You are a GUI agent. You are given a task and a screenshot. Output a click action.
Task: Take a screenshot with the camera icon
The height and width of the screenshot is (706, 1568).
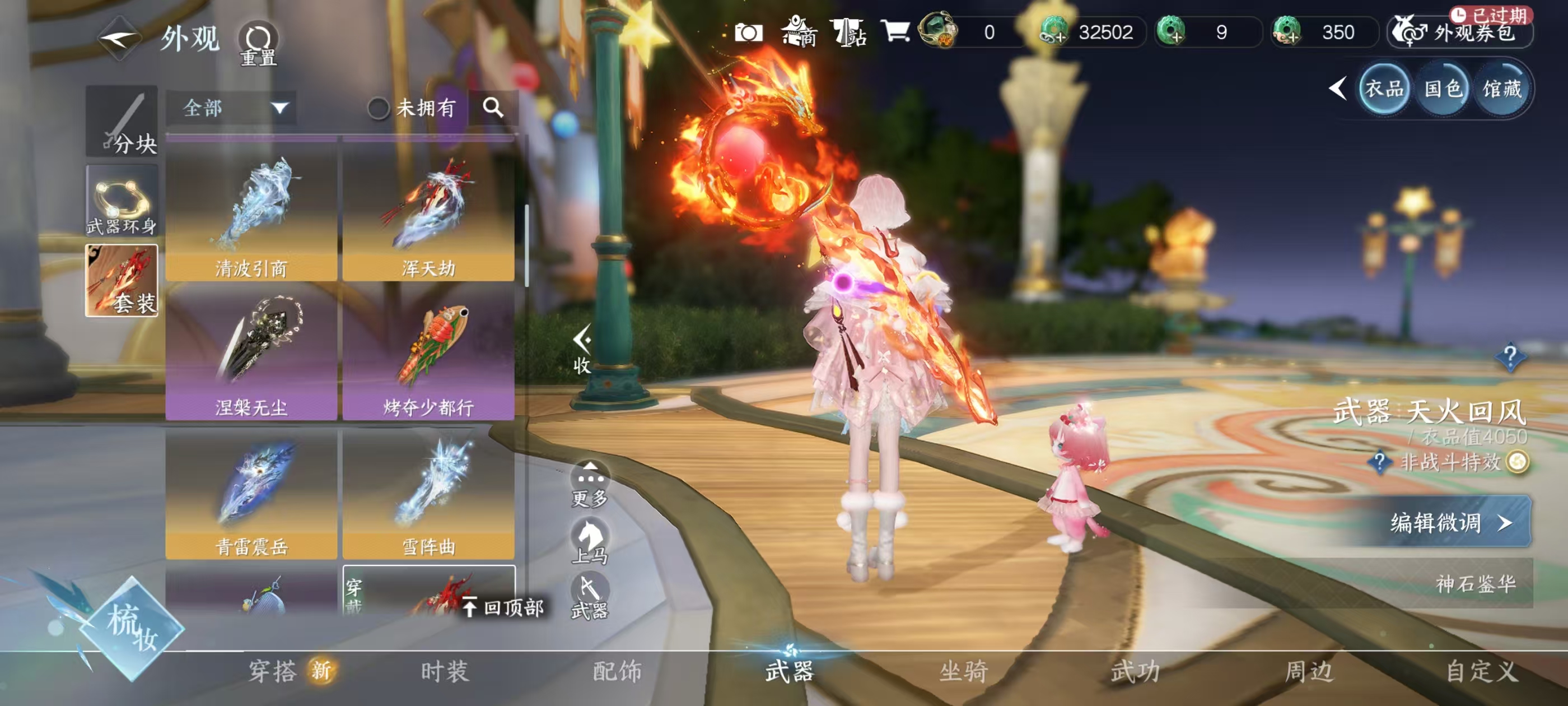coord(748,32)
